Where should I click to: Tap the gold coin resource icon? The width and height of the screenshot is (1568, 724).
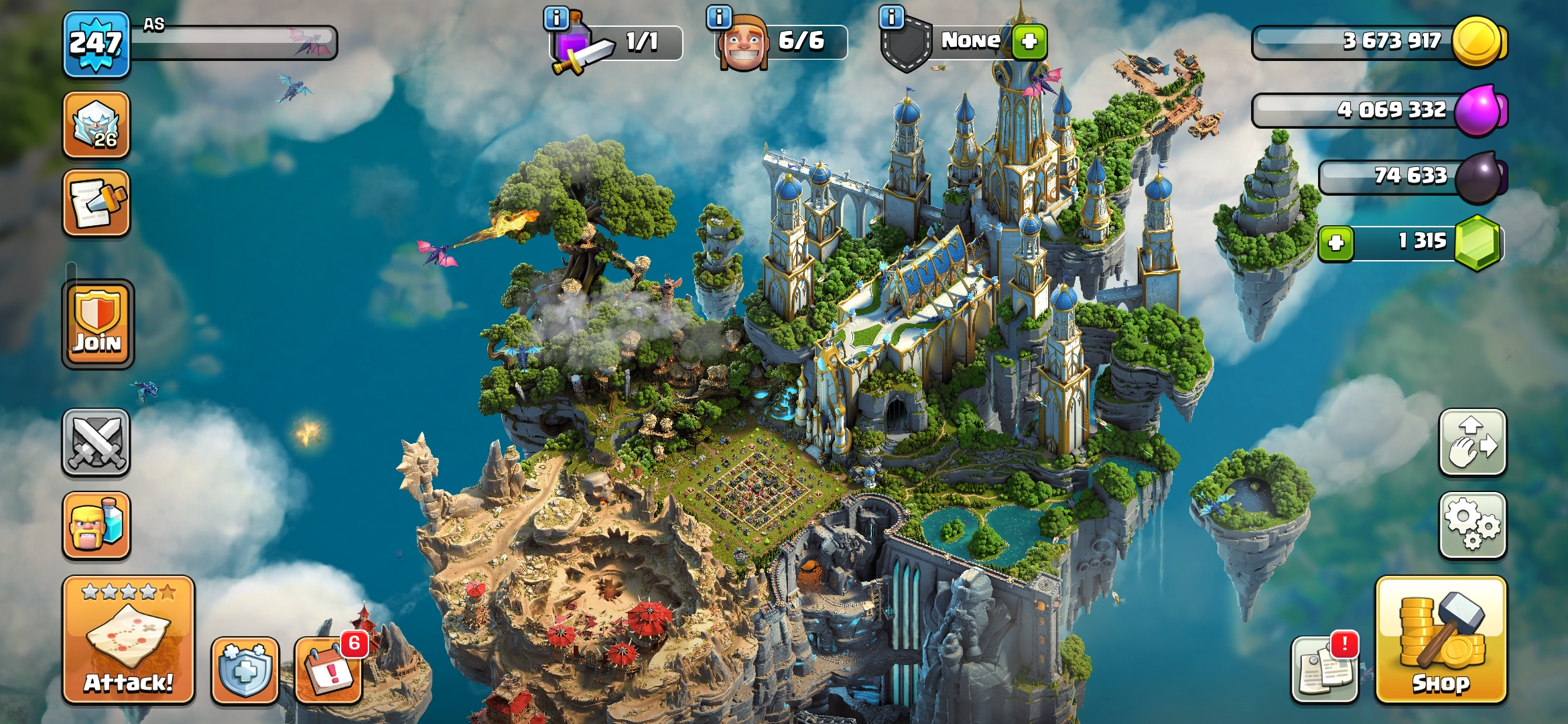[1477, 42]
